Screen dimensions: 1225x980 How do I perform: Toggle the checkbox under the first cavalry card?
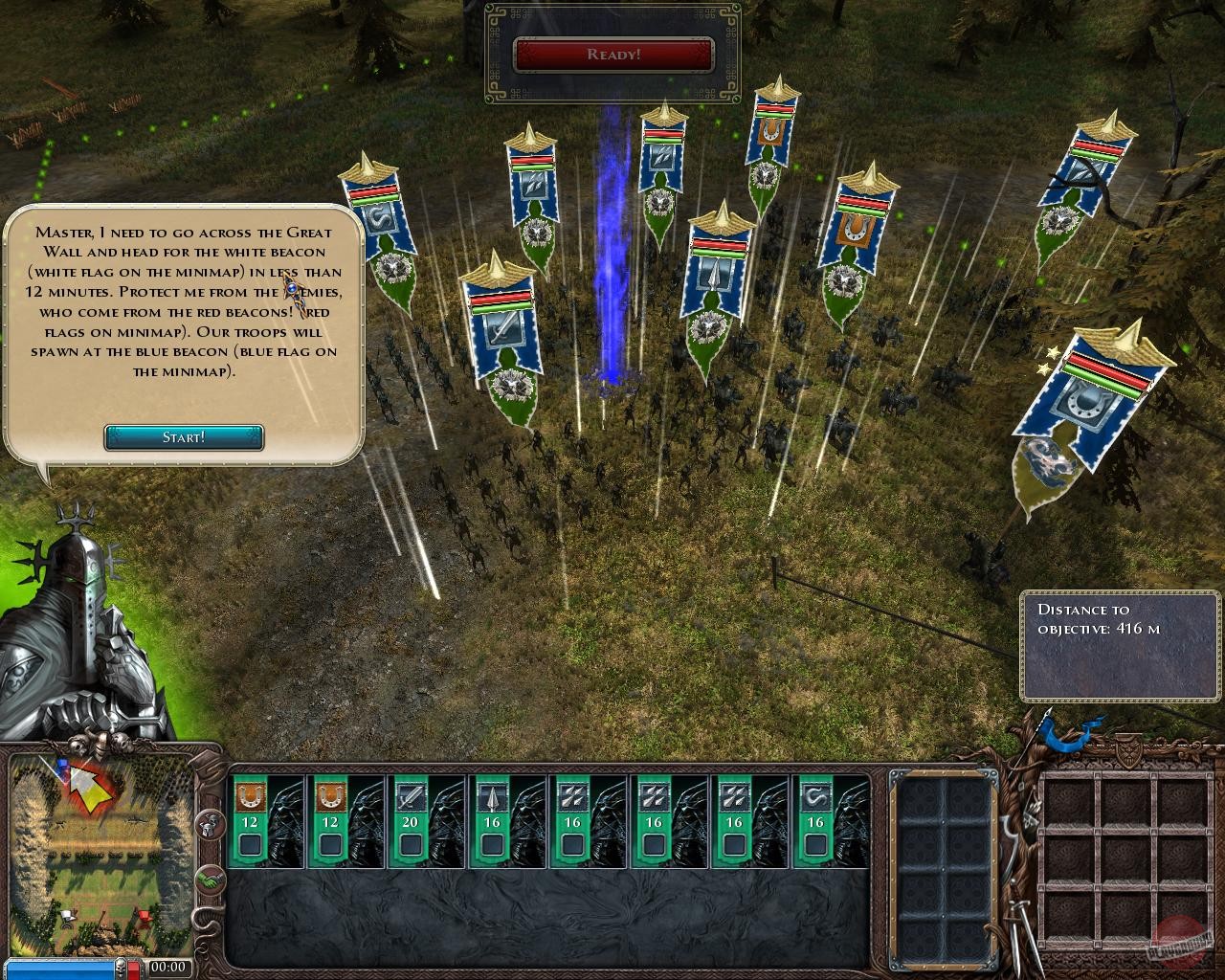248,845
